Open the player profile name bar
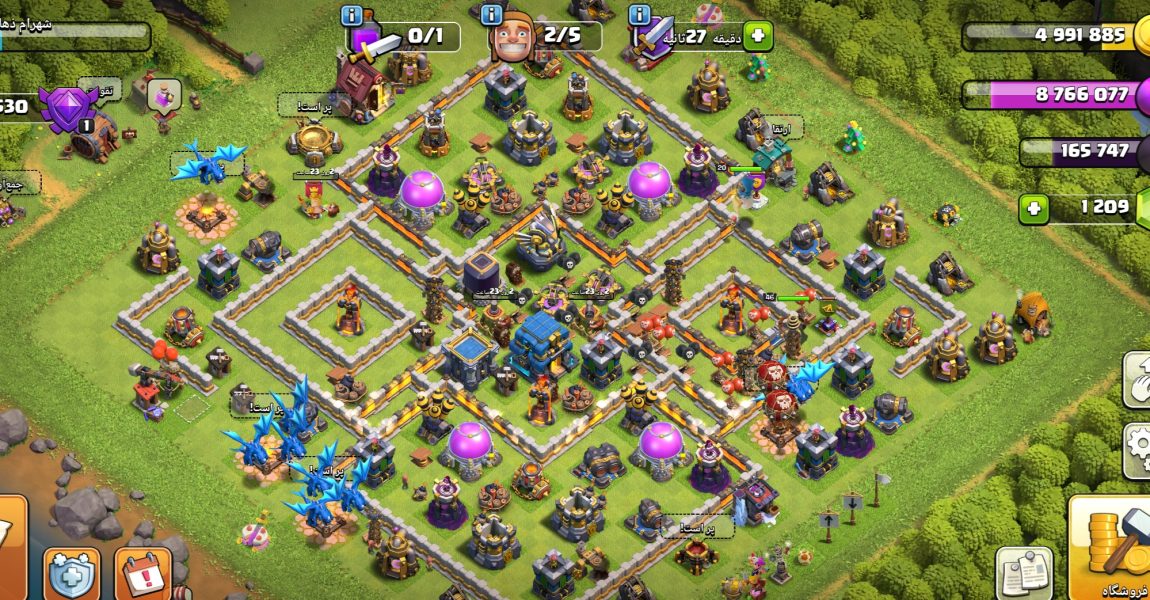 pos(75,36)
